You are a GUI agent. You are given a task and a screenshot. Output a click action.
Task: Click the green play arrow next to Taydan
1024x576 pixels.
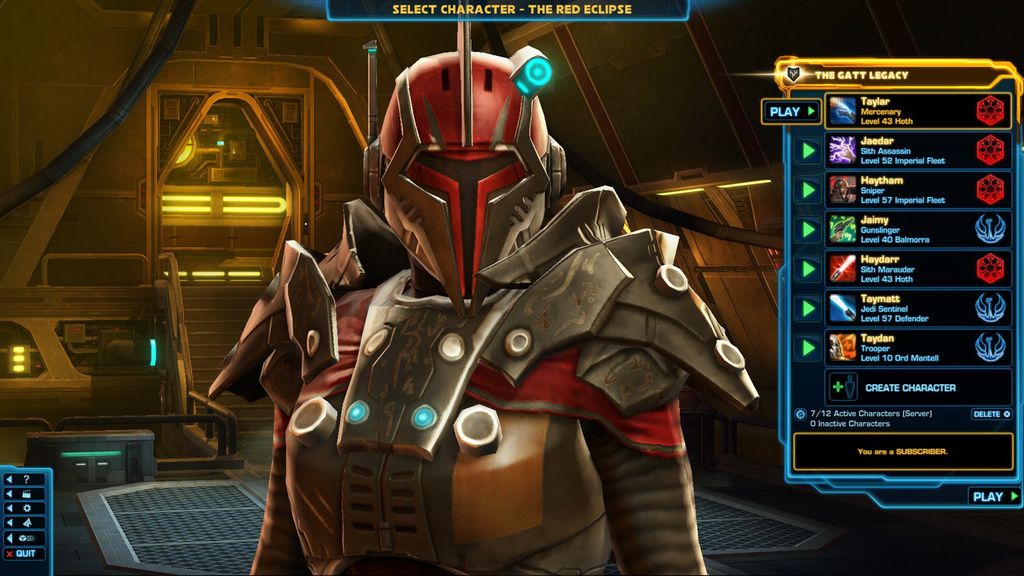tap(807, 348)
